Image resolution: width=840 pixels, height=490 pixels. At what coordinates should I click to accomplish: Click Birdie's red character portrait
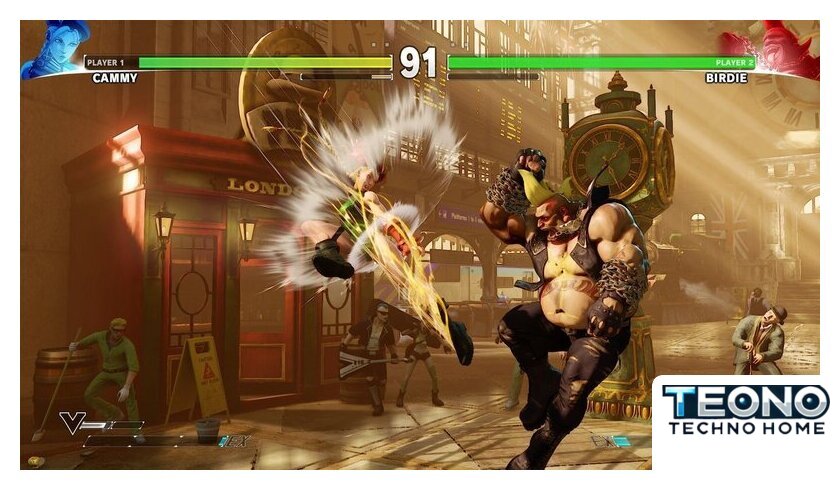pos(786,50)
